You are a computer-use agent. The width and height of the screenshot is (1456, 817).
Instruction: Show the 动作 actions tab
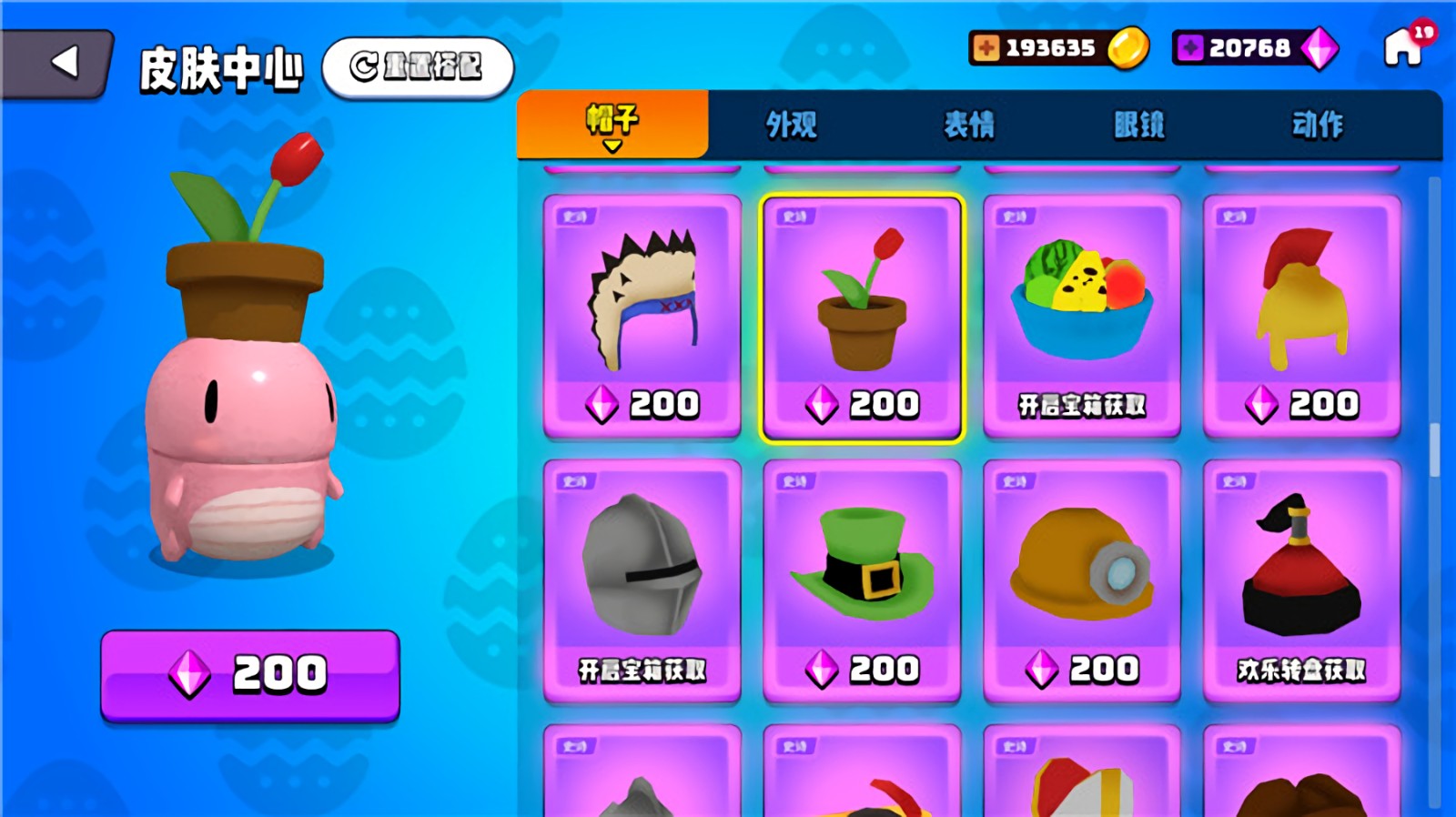click(1317, 125)
